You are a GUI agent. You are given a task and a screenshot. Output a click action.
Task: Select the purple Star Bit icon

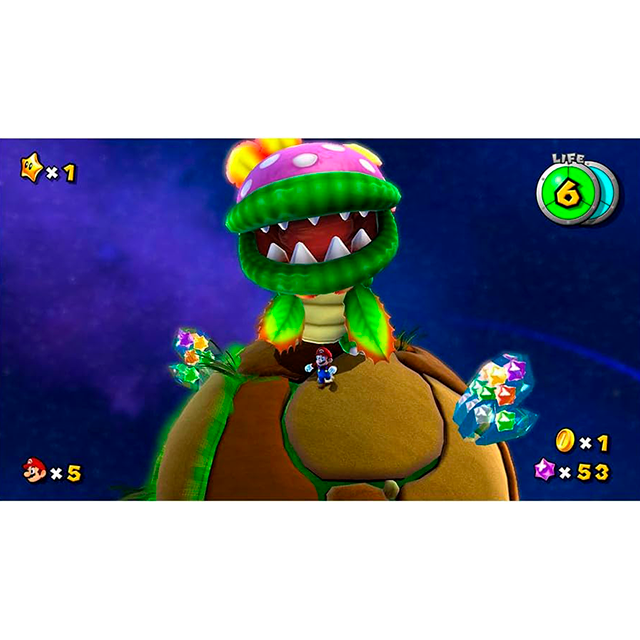547,470
